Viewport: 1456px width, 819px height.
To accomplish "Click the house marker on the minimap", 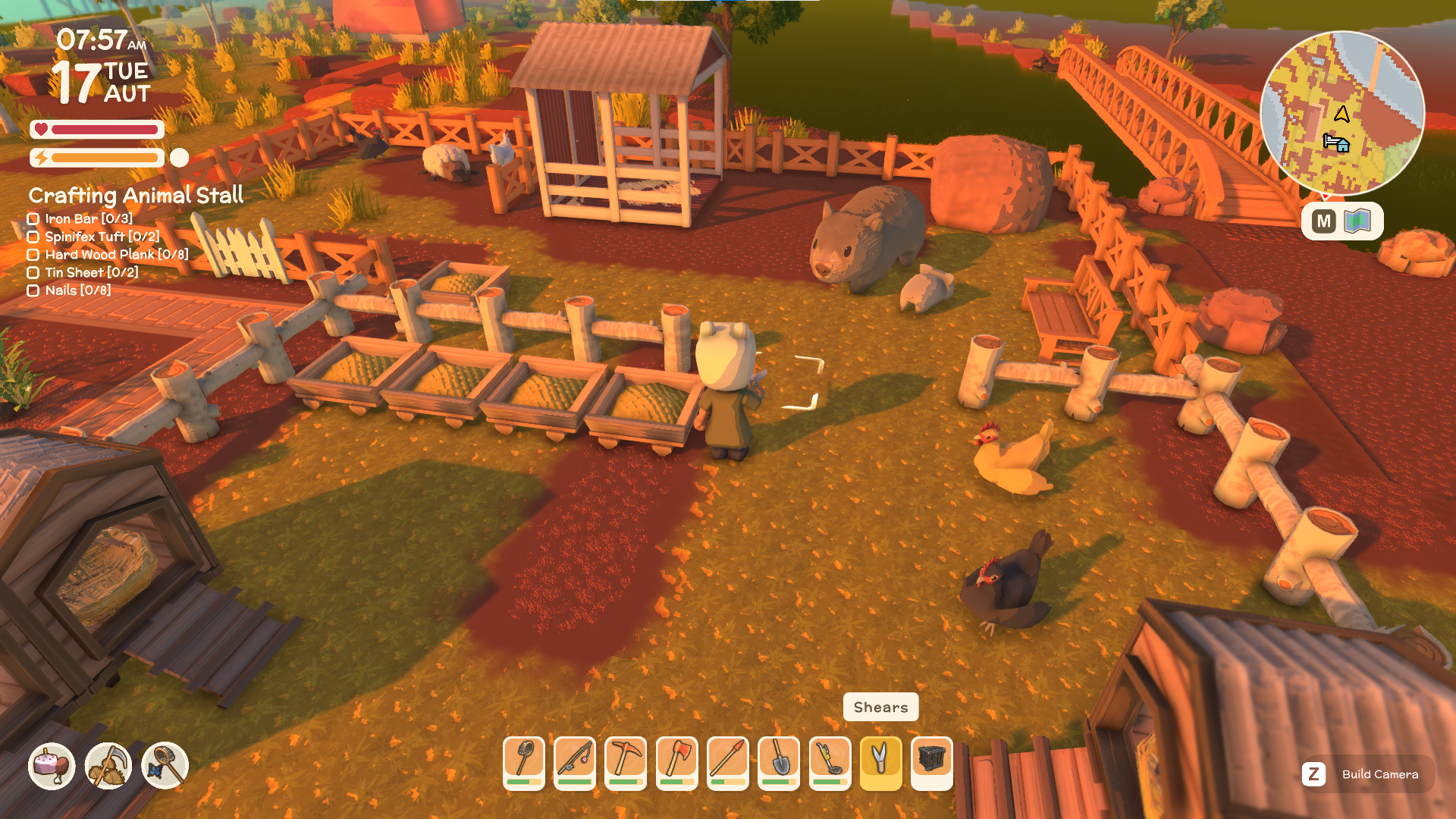I will tap(1336, 143).
